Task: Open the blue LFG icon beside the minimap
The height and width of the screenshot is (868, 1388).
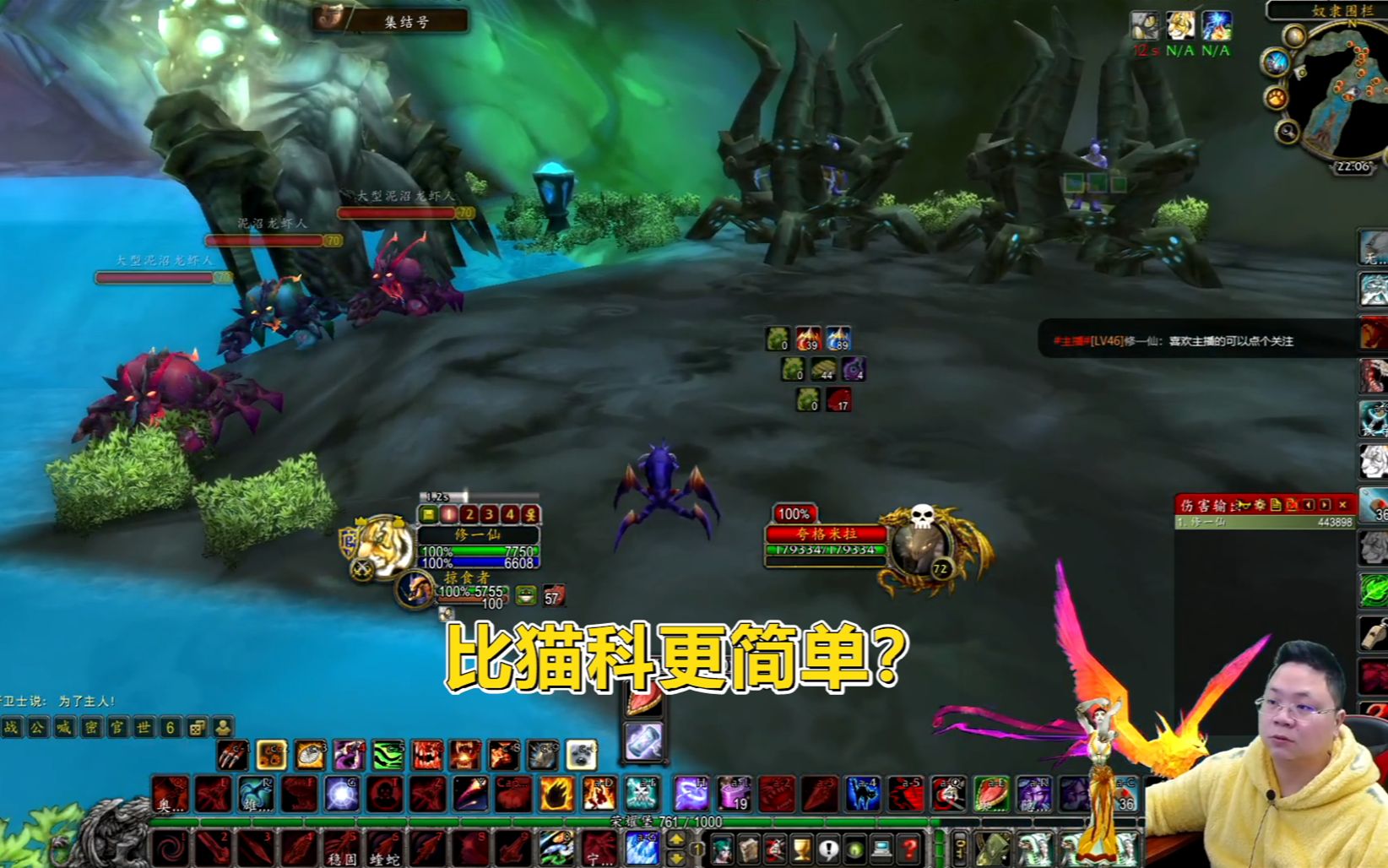Action: (x=1275, y=61)
